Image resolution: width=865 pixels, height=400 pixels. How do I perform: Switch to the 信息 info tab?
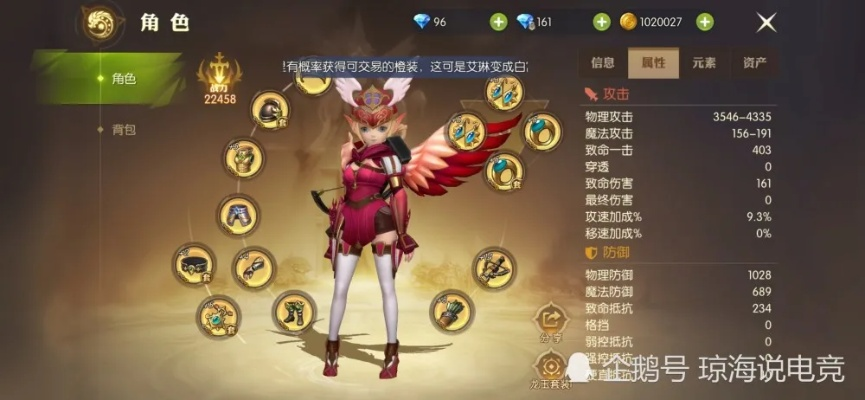click(x=603, y=62)
